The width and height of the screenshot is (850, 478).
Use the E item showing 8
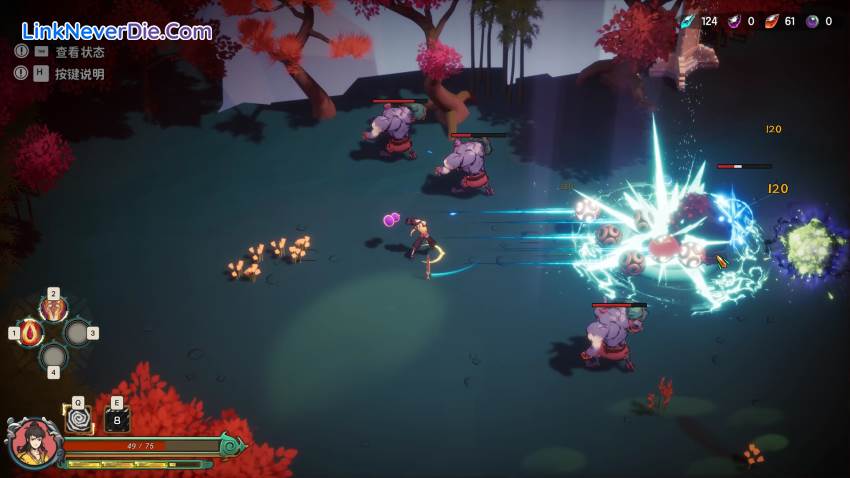click(117, 420)
